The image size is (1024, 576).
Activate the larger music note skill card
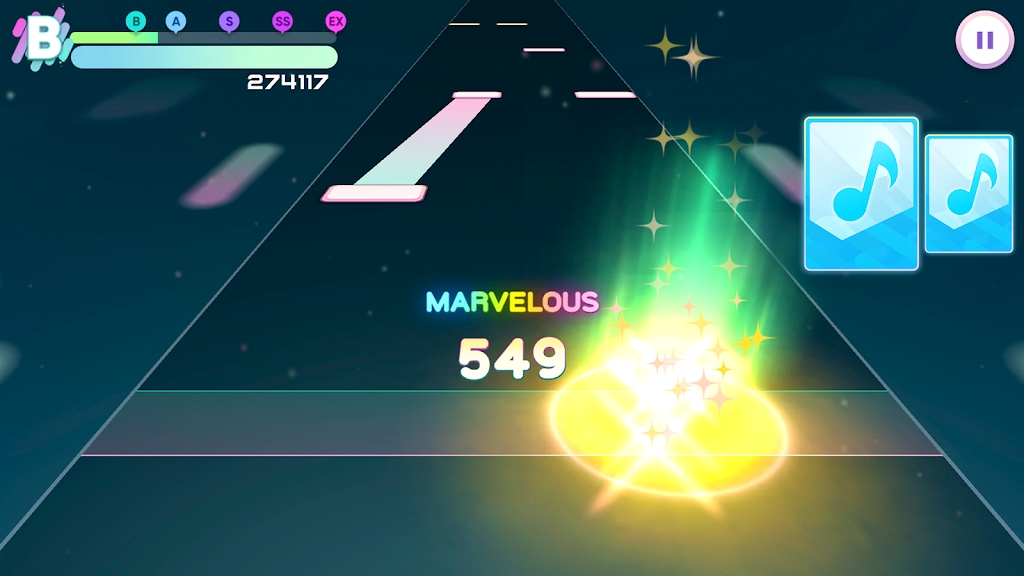[x=861, y=194]
